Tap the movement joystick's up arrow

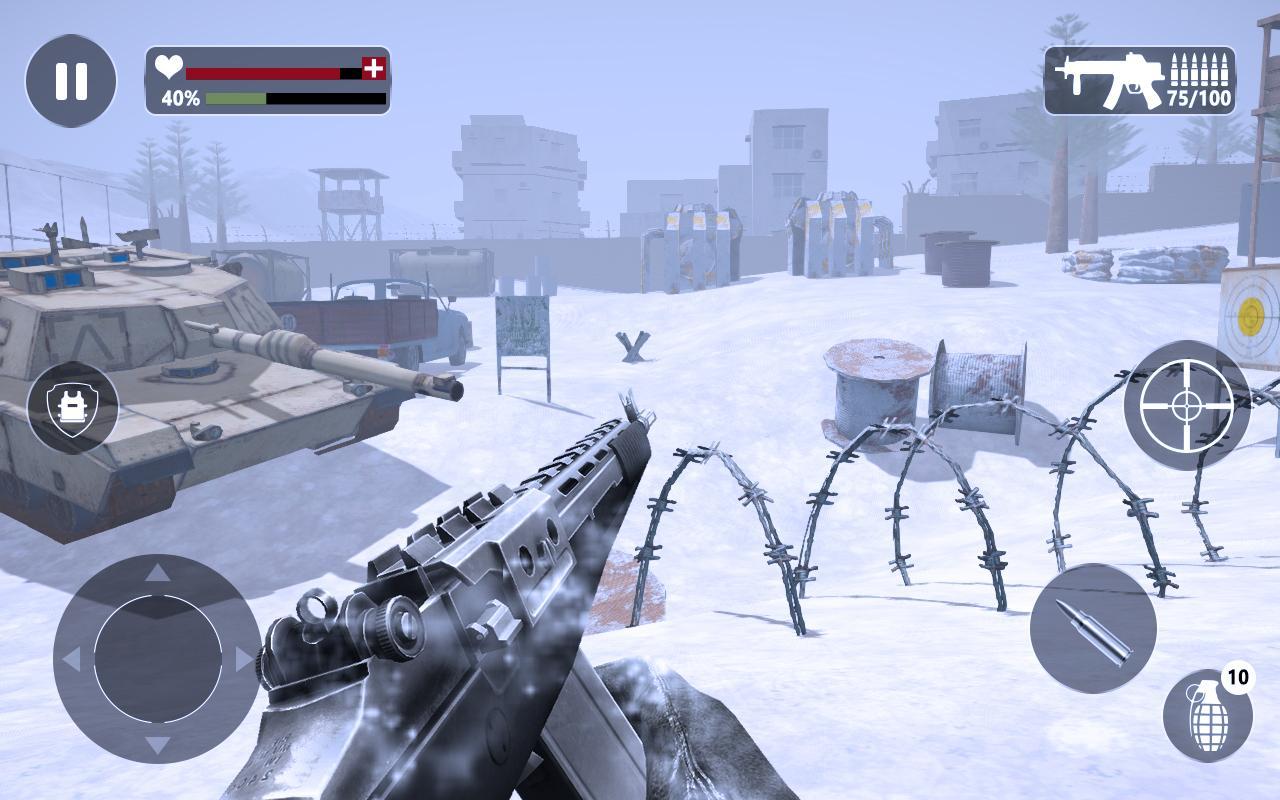[158, 573]
